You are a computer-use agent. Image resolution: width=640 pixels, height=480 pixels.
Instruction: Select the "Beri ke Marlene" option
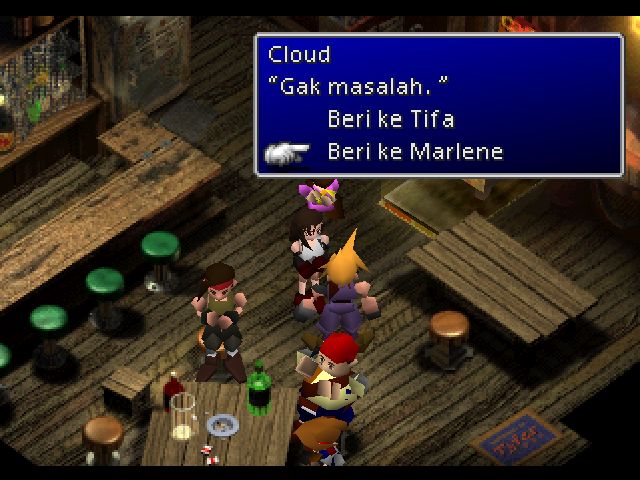pos(414,153)
